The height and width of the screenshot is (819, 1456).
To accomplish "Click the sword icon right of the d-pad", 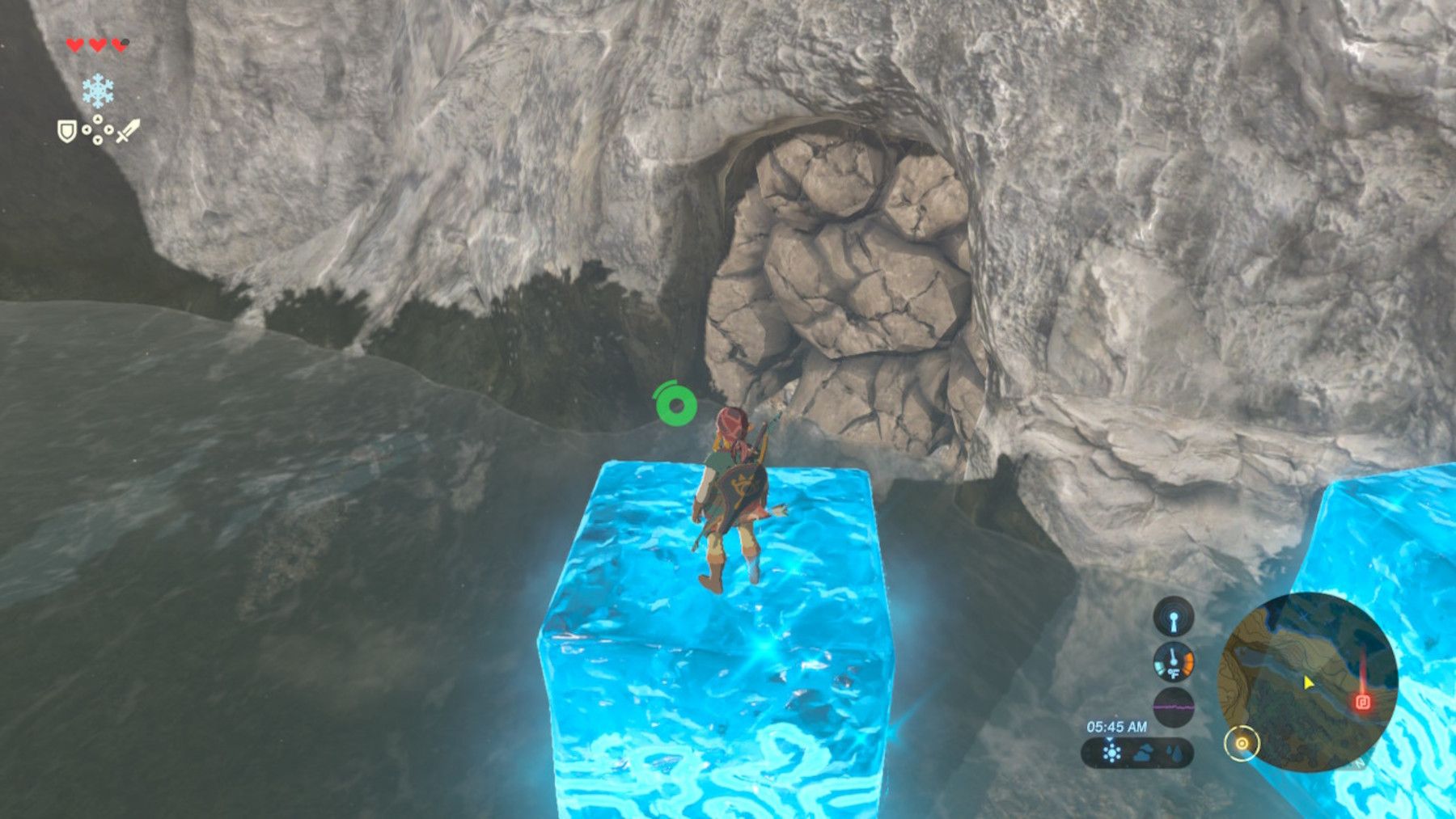I will [127, 131].
